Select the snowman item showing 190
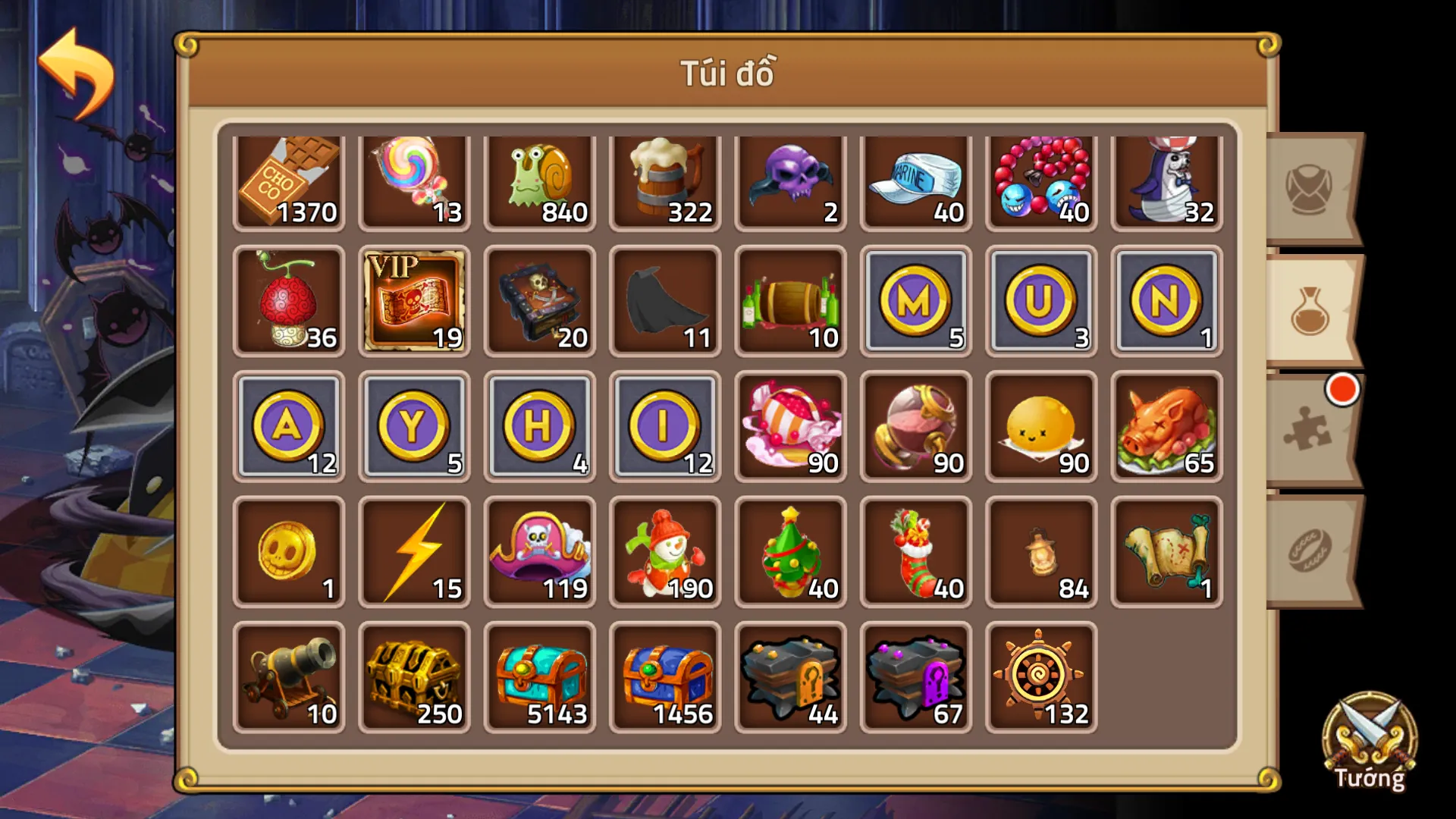 point(664,552)
